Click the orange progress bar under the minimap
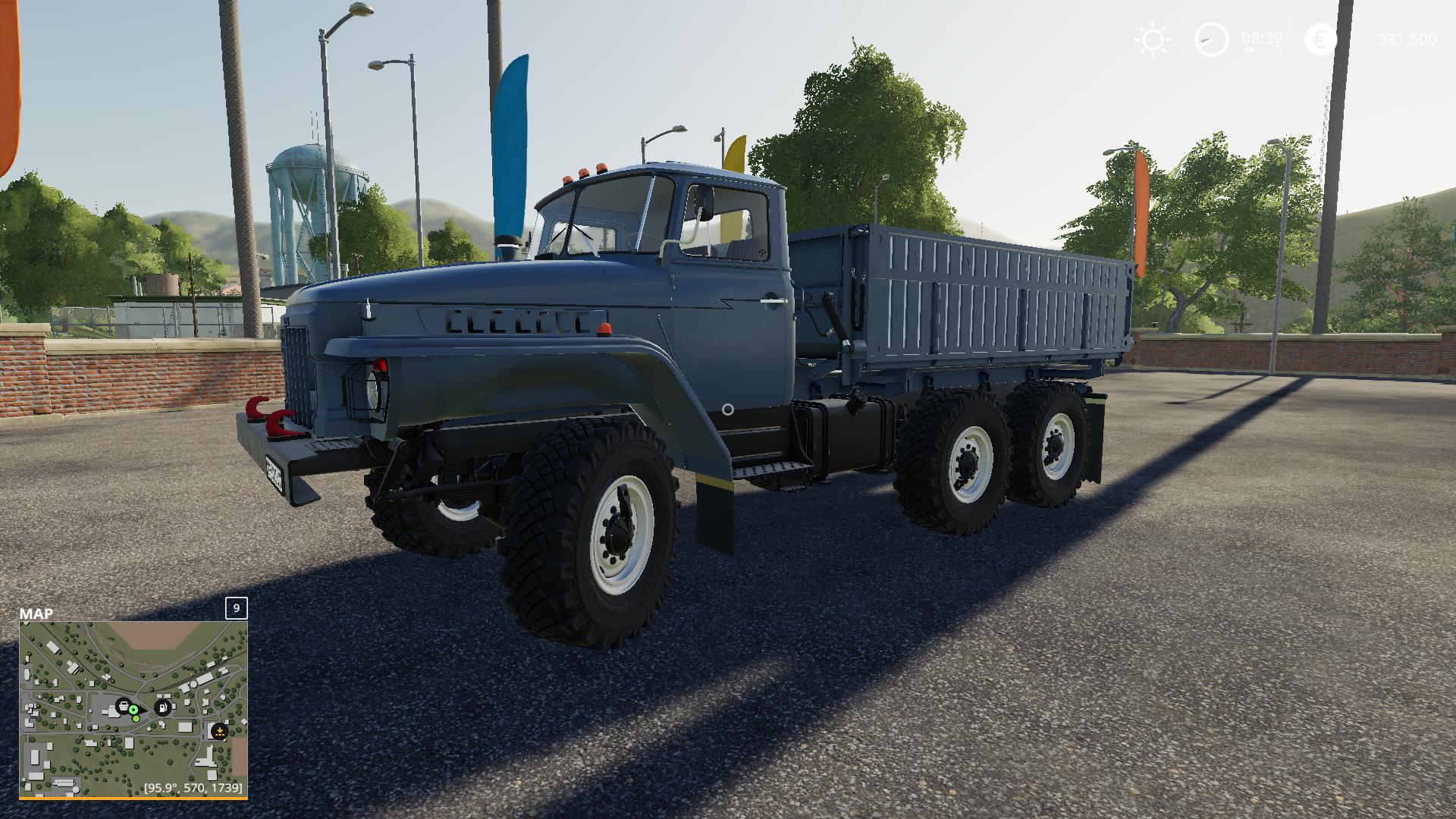 click(x=133, y=799)
